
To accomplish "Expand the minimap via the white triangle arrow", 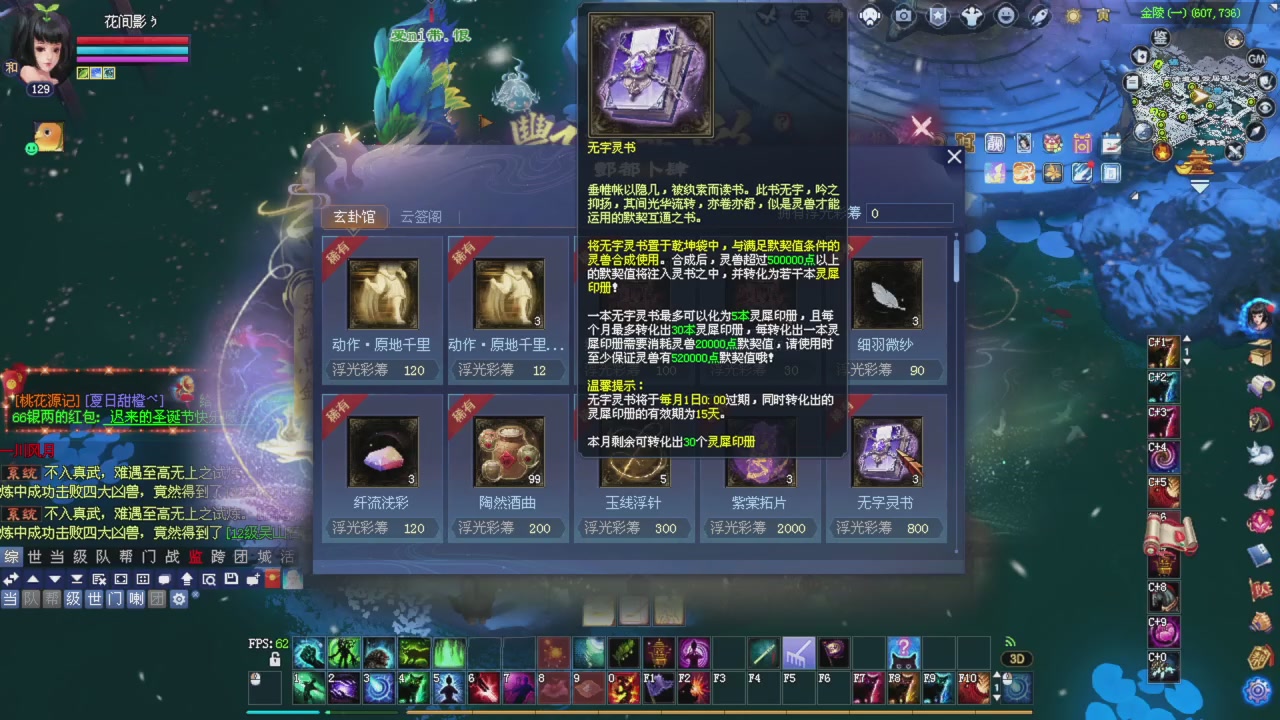I will point(1200,187).
